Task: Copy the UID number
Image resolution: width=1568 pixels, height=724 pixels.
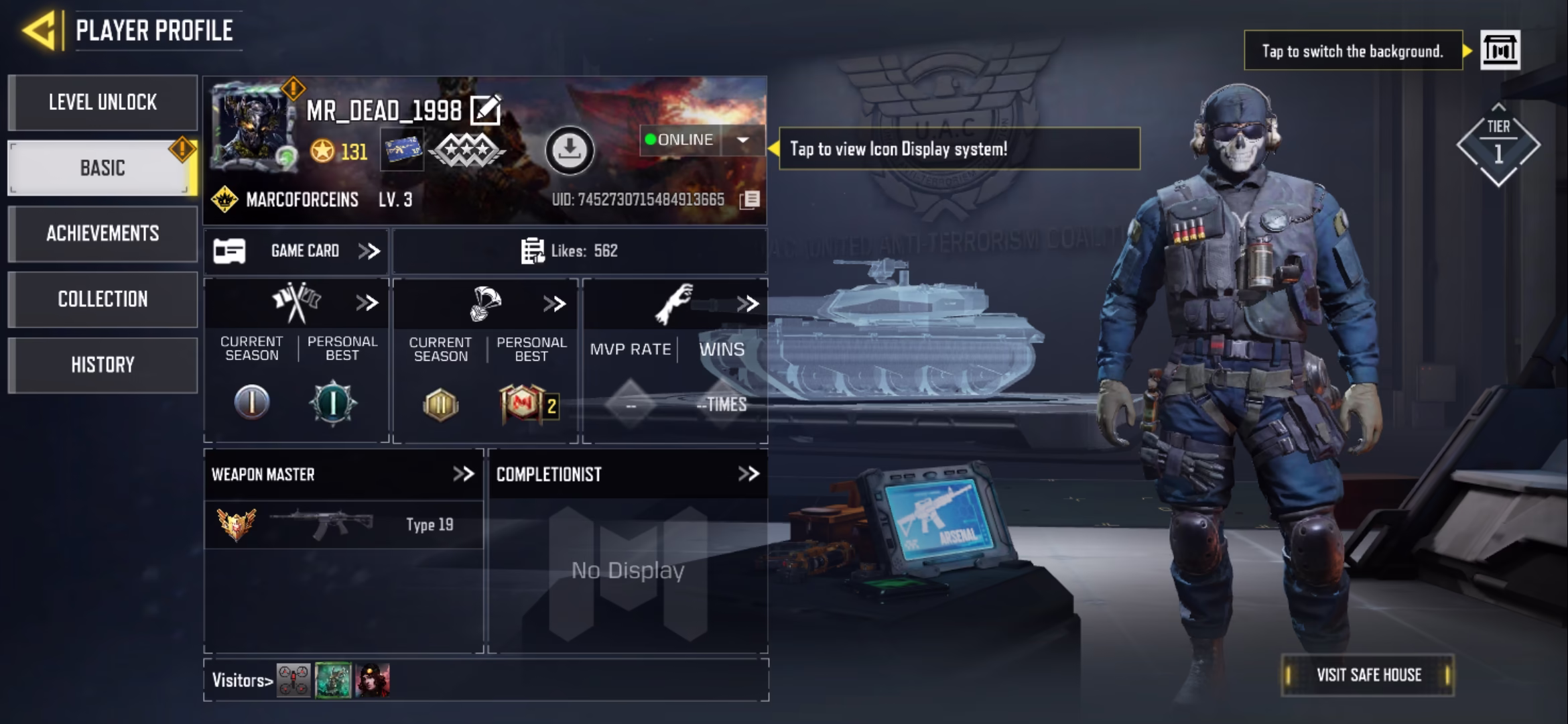Action: click(x=750, y=200)
